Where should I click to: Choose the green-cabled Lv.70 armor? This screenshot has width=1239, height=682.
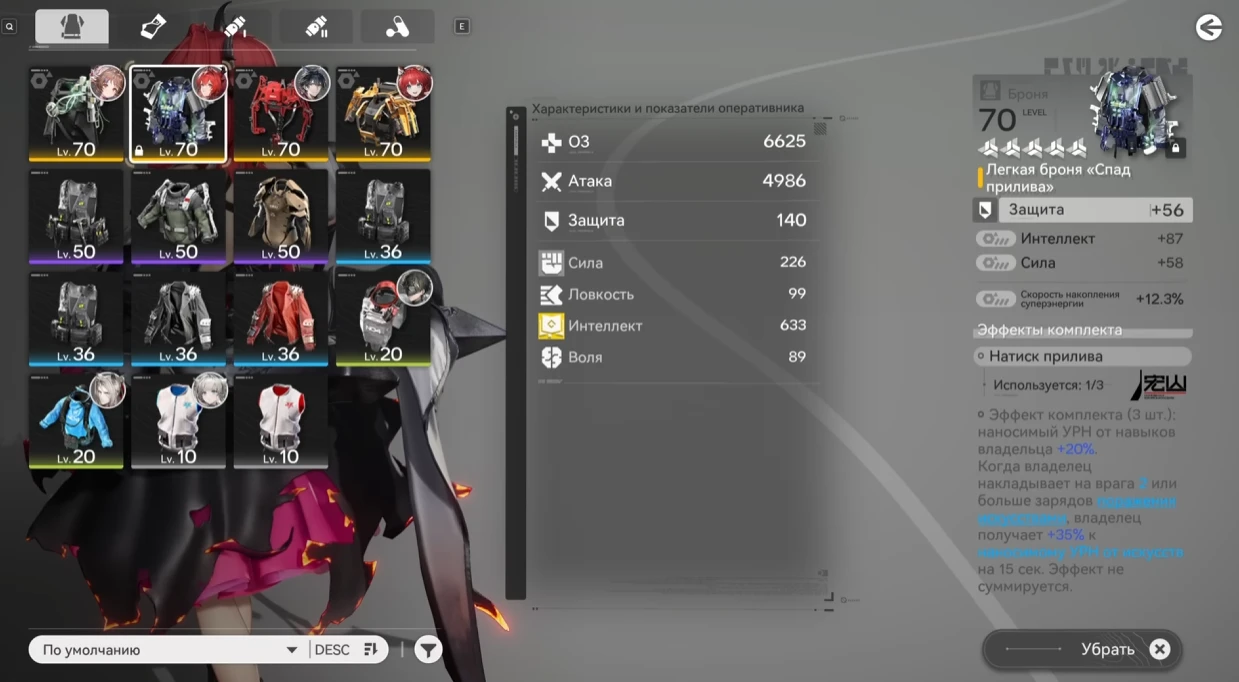point(76,114)
